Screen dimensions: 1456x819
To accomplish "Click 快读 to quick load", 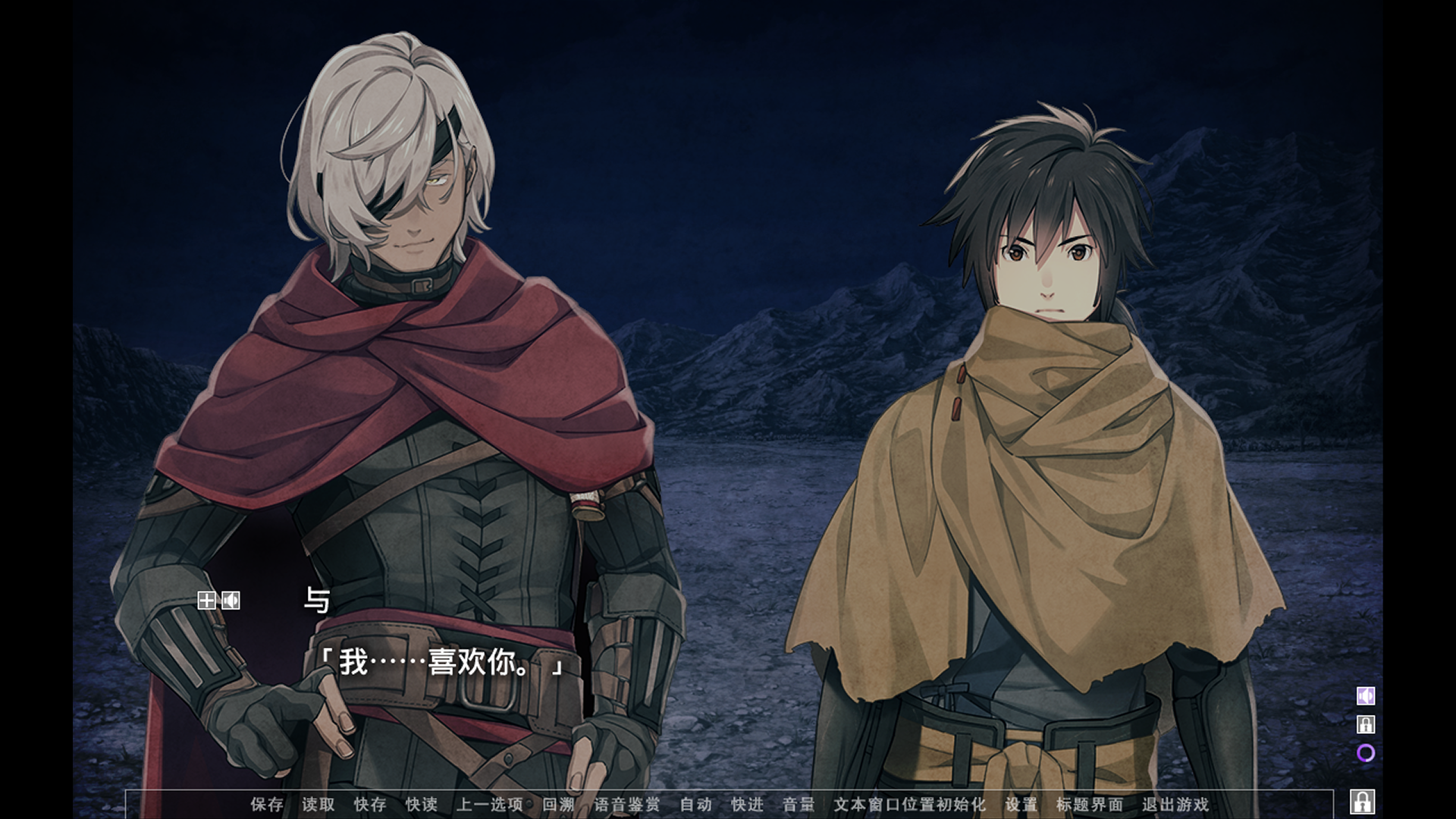I will coord(422,804).
